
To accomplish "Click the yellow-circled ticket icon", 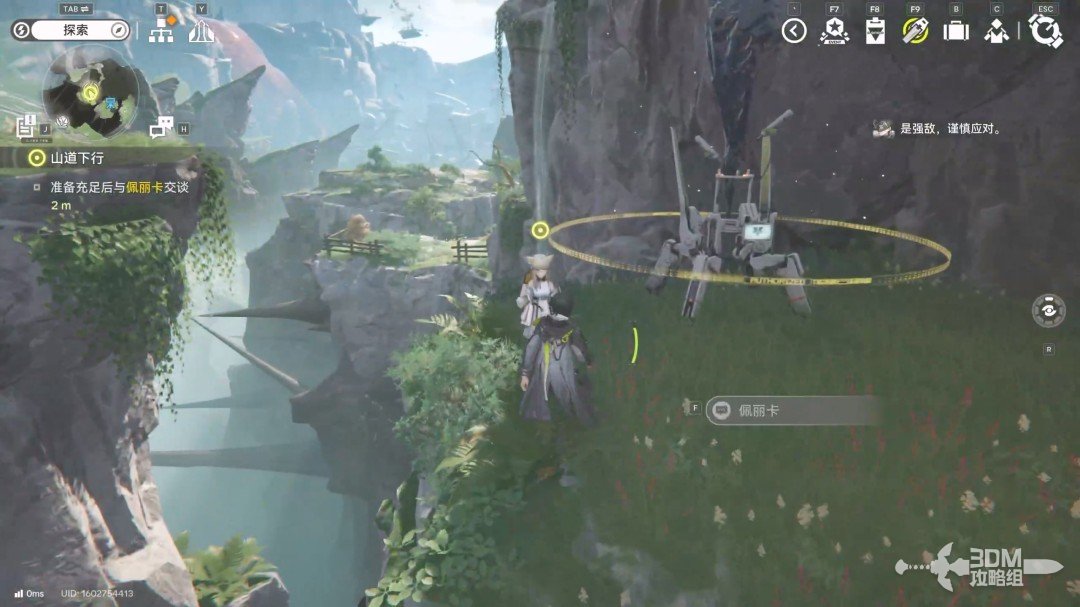I will point(915,31).
